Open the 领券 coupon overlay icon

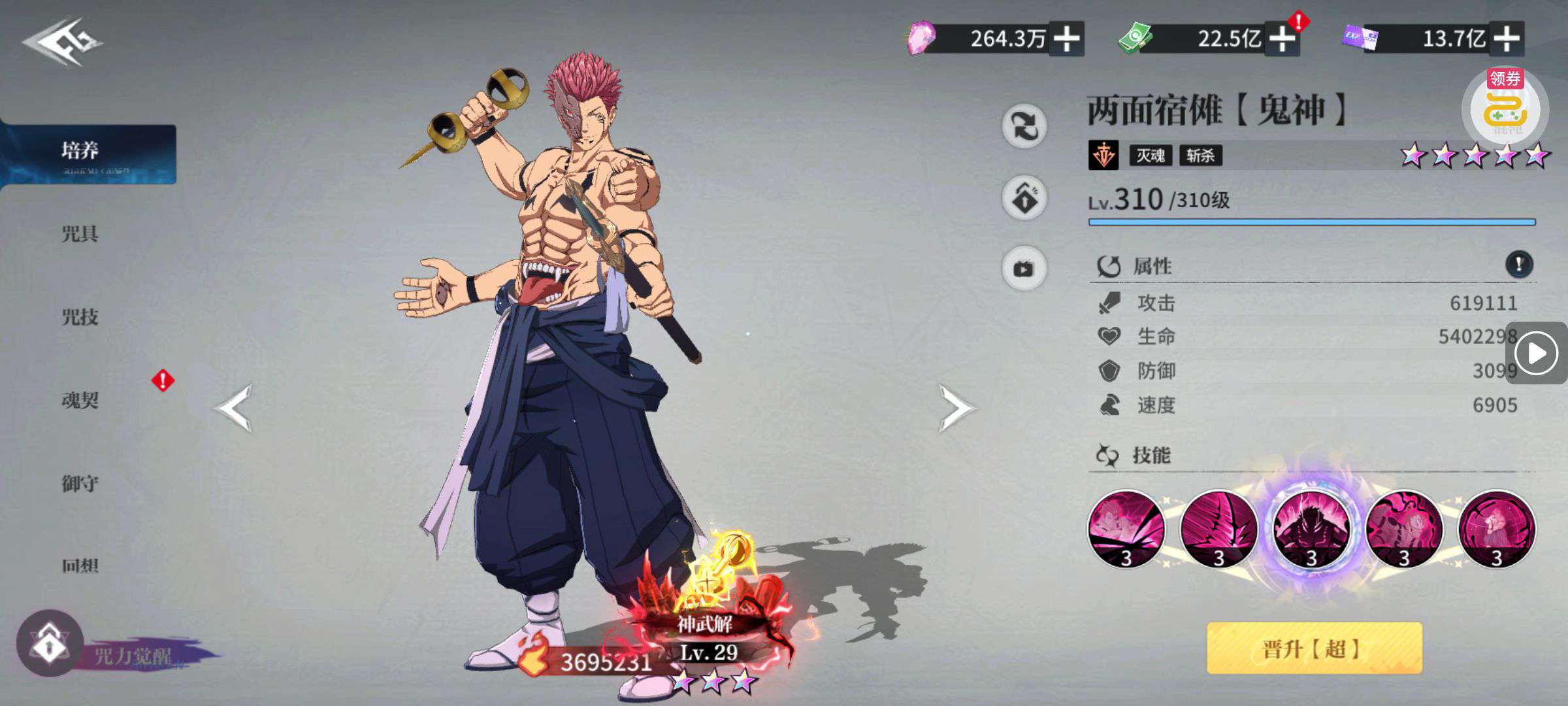[1505, 108]
